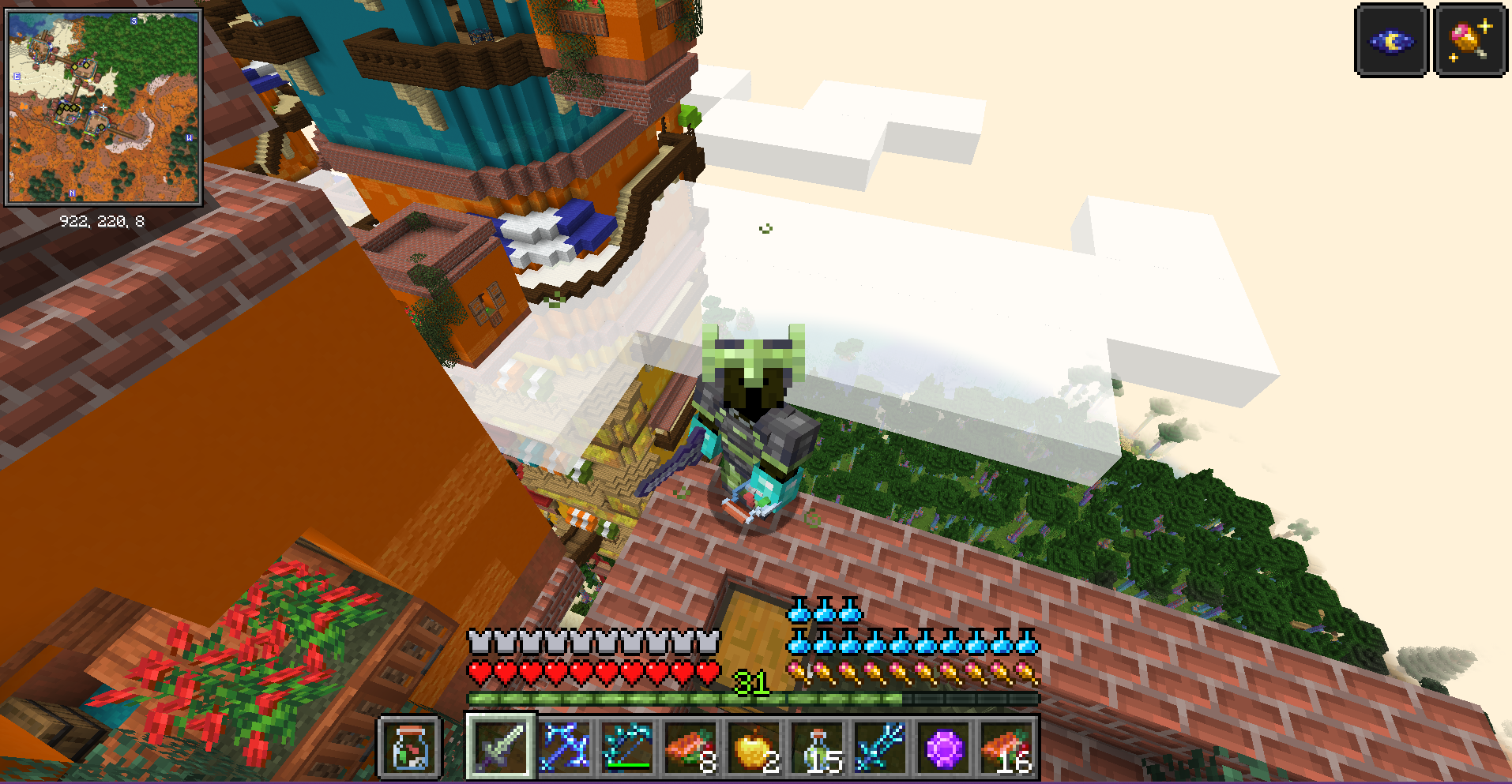Select the diamond sword in the hotbar
This screenshot has height=784, width=1512.
click(500, 745)
